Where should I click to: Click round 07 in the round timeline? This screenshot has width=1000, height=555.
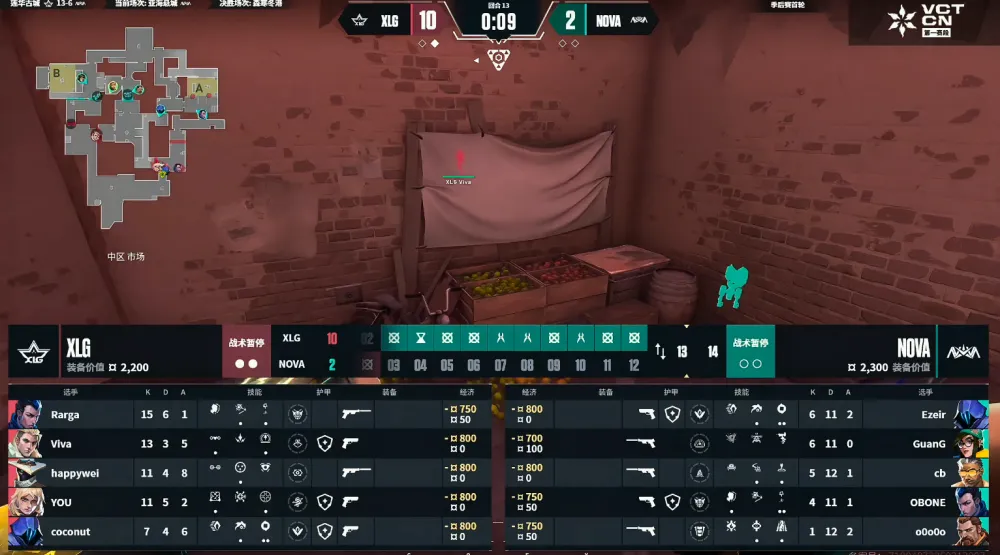[500, 365]
